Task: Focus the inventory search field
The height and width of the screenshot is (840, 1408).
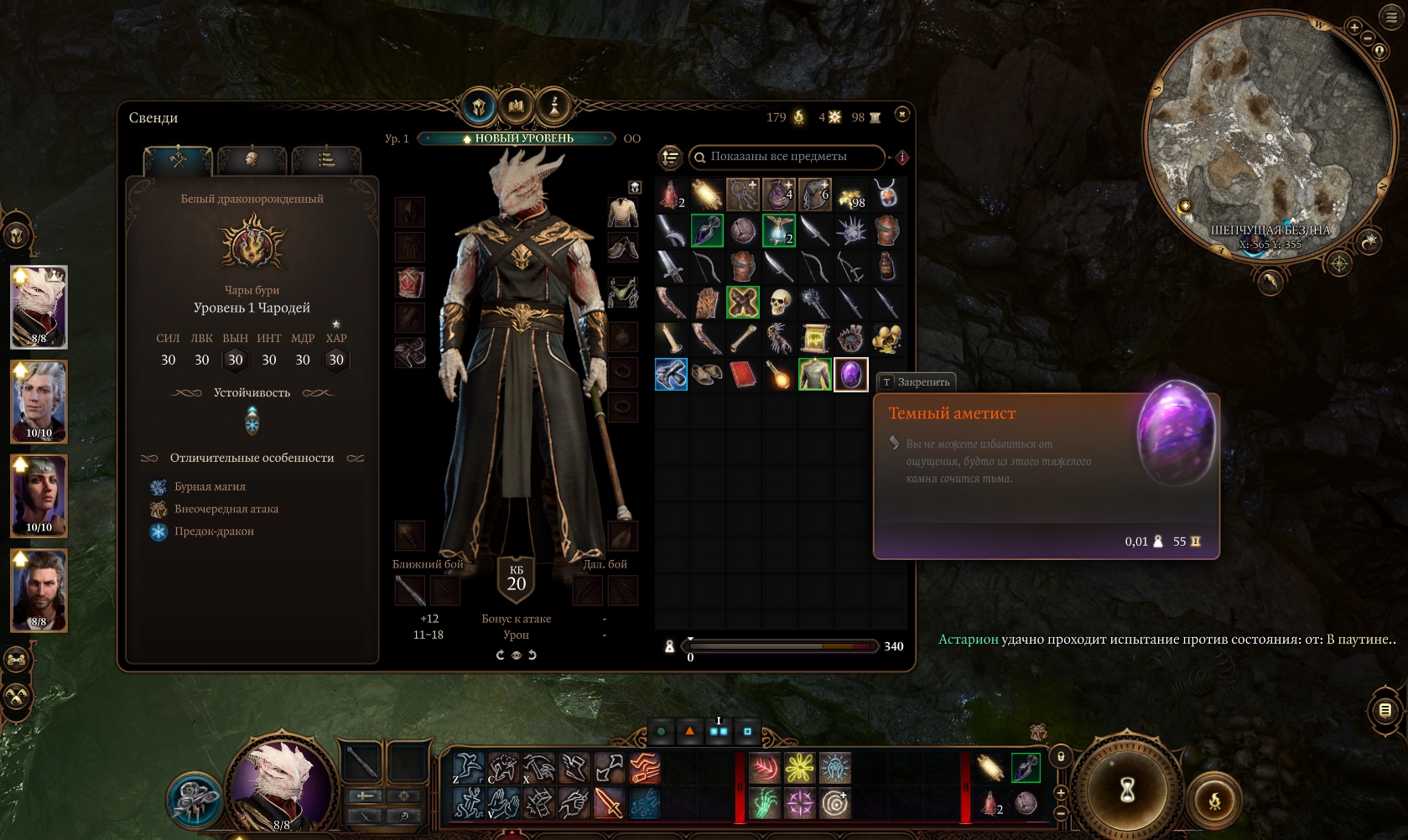Action: coord(787,157)
